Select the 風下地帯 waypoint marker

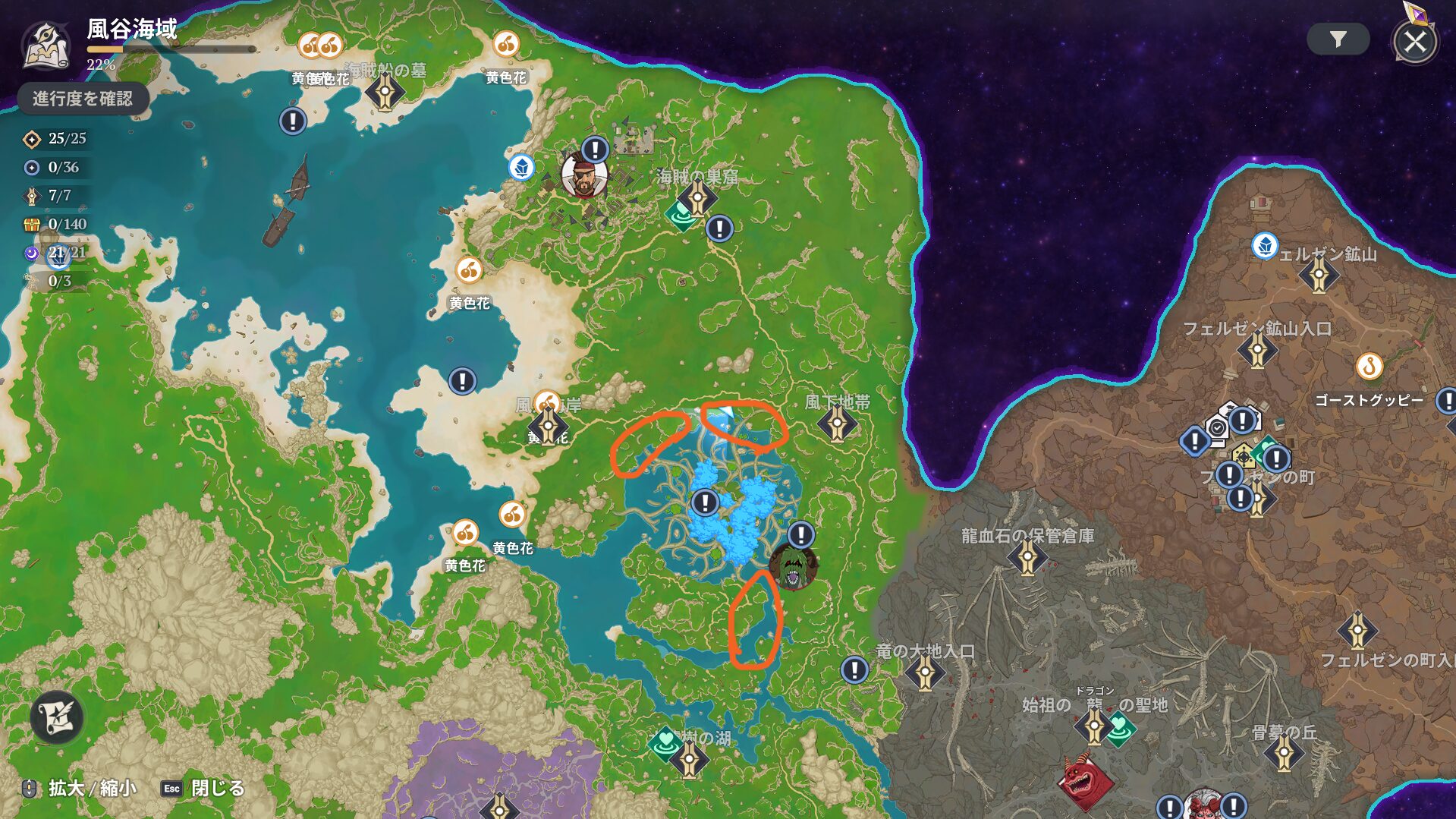tap(837, 424)
